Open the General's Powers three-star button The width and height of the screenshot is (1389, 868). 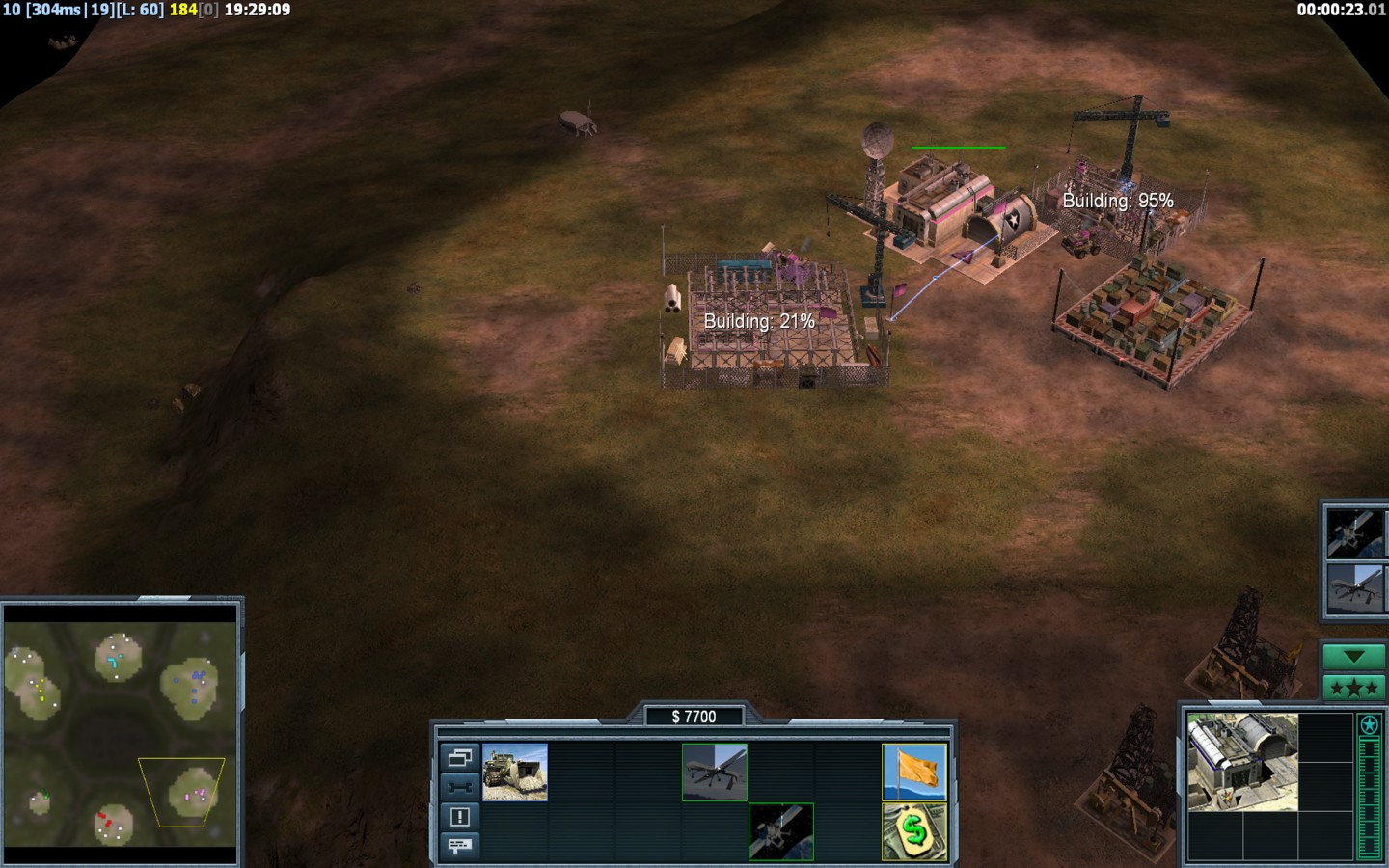1352,688
